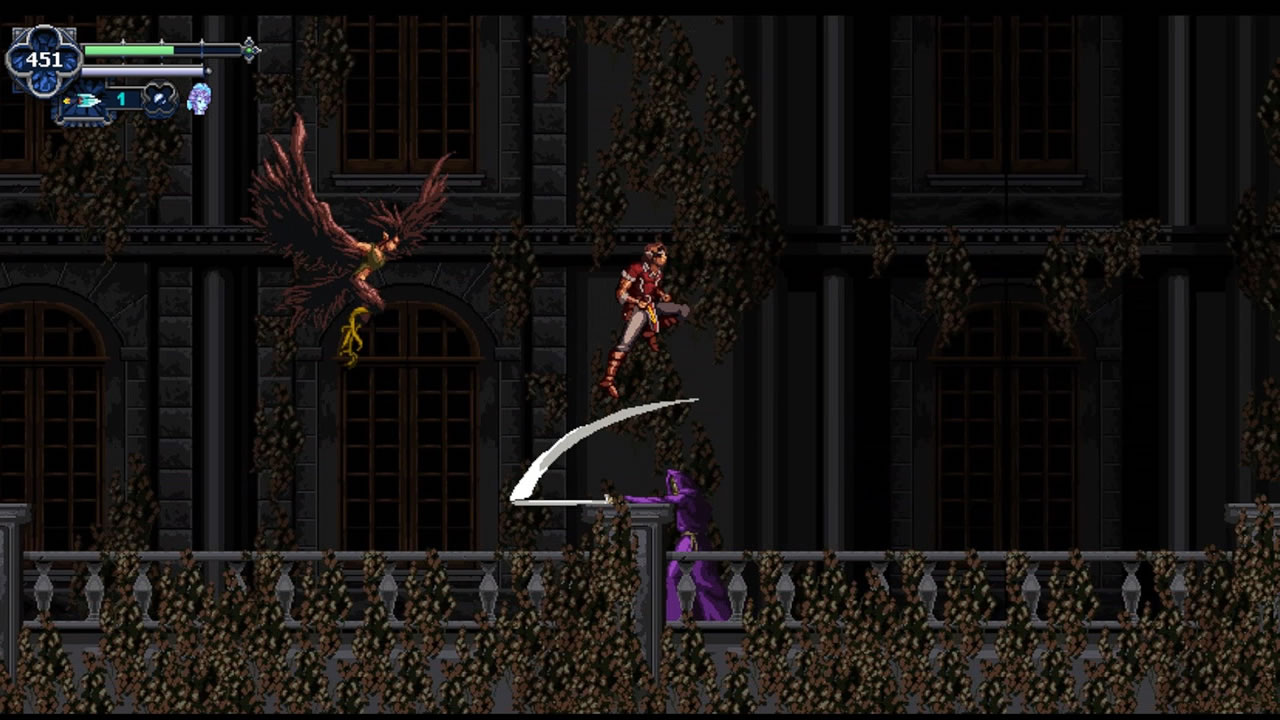Click the diamond cap at the health bar's end

(250, 49)
